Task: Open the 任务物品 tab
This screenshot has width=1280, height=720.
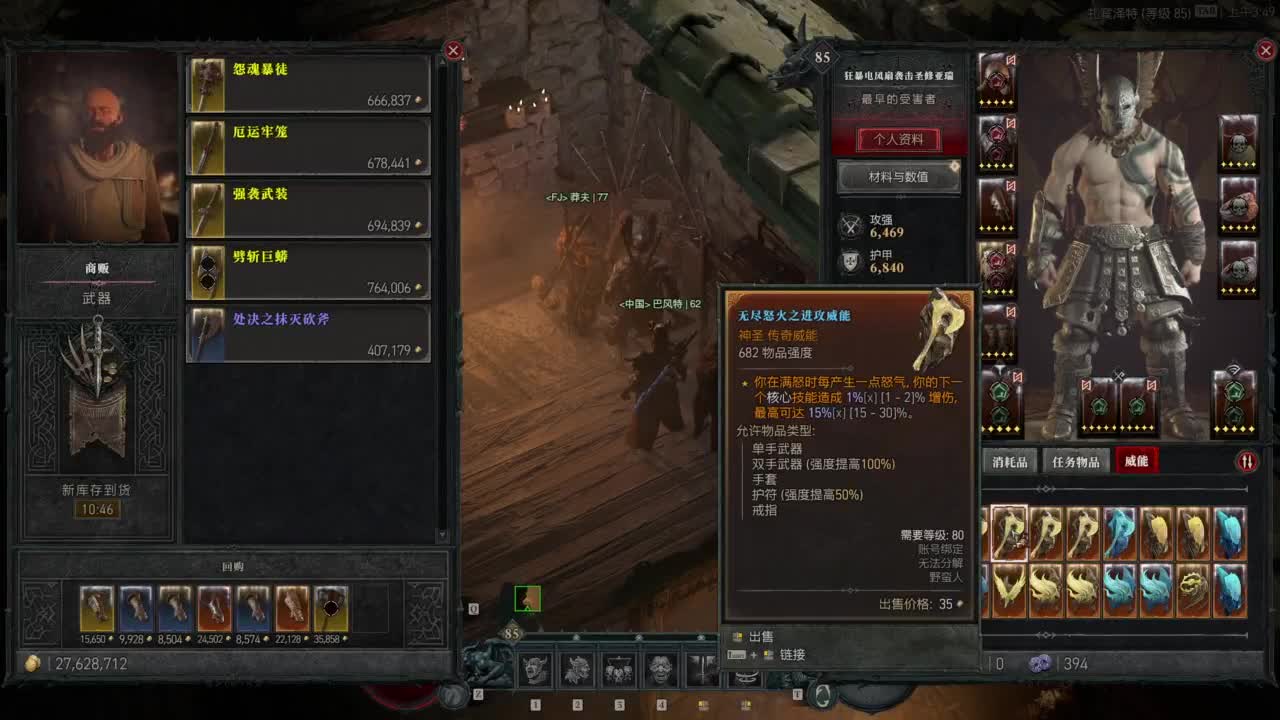Action: point(1079,461)
